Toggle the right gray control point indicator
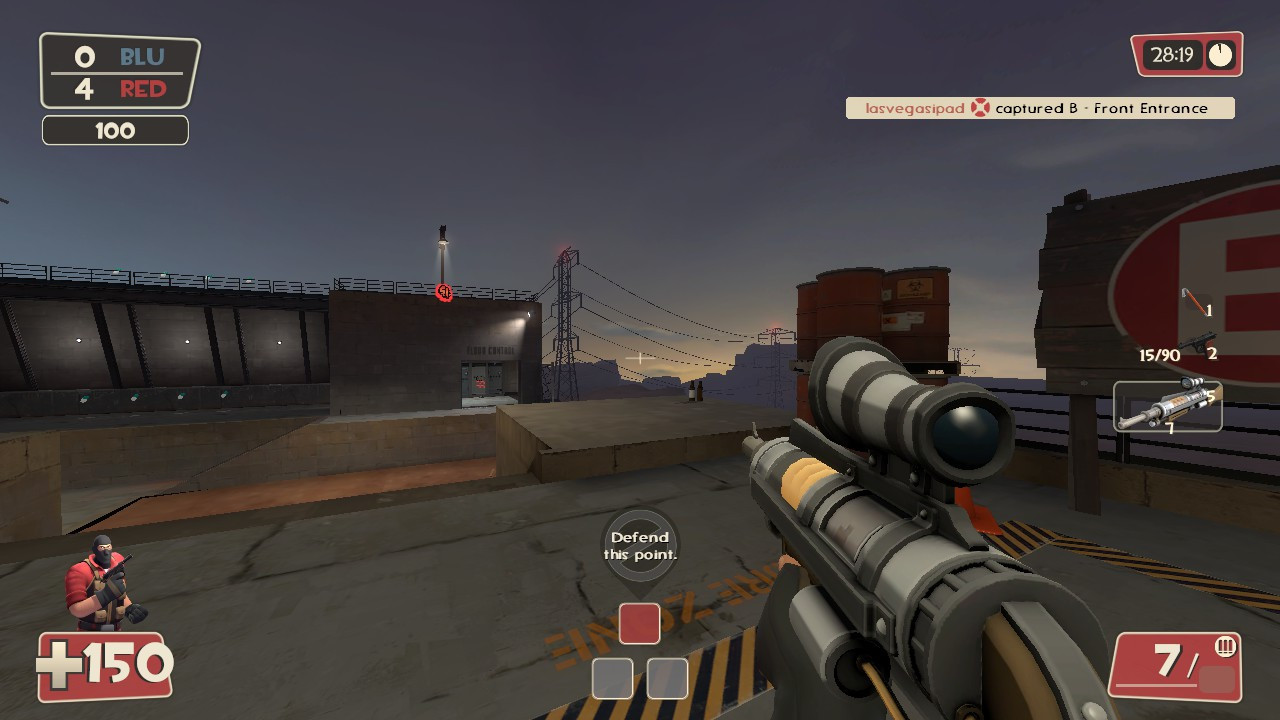1280x720 pixels. [x=666, y=679]
